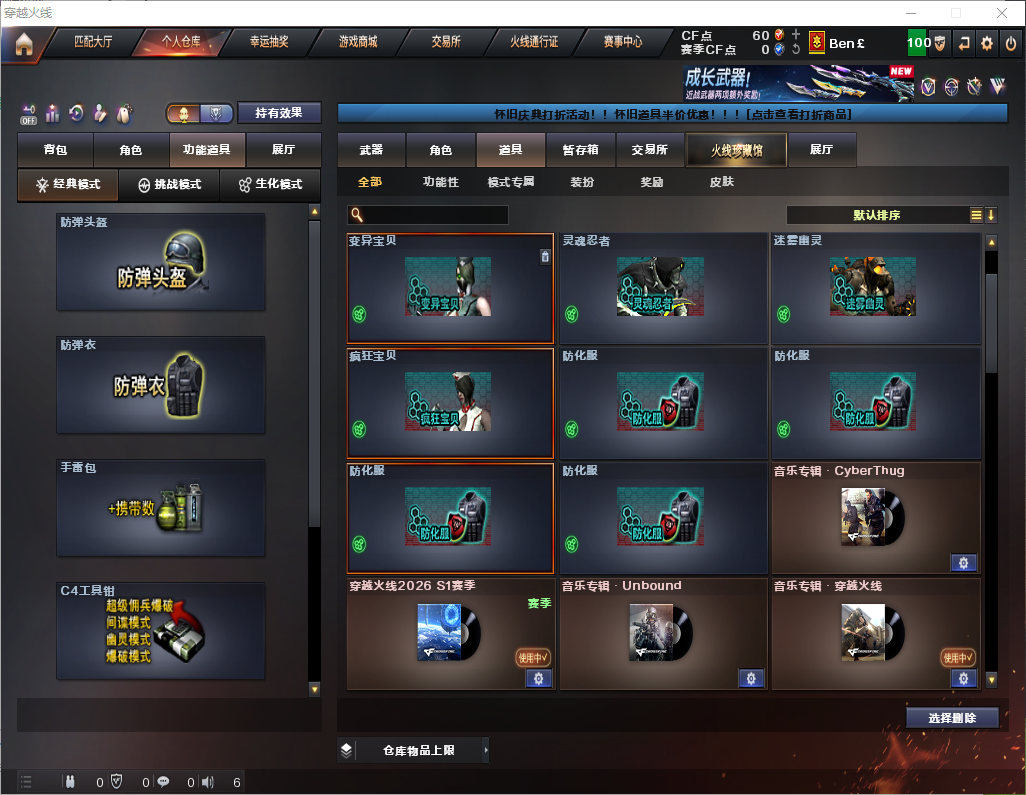1026x795 pixels.
Task: Choose the 手雷包 grenade pack item
Action: coord(161,508)
